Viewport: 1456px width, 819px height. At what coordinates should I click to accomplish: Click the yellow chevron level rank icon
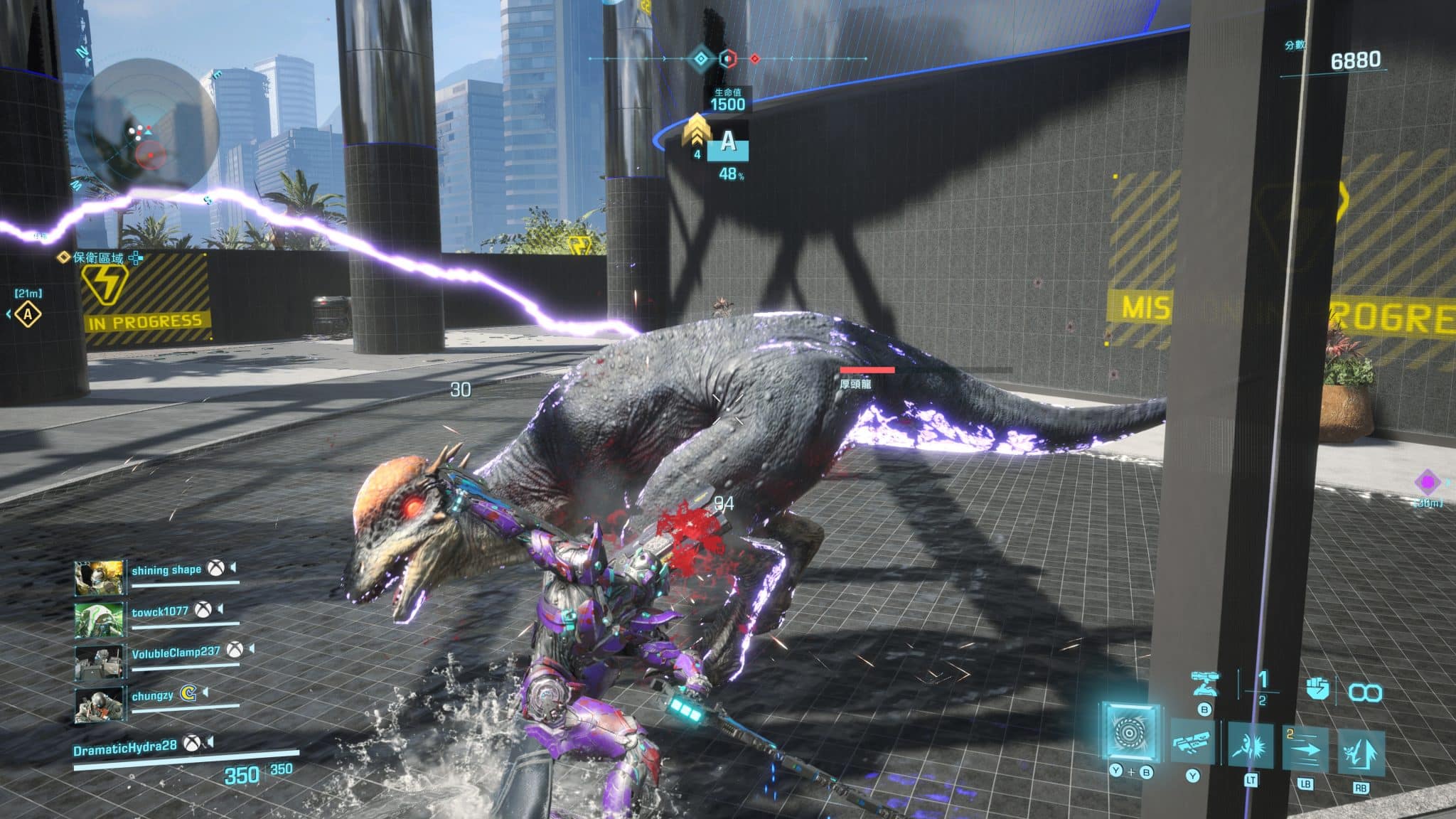coord(697,132)
